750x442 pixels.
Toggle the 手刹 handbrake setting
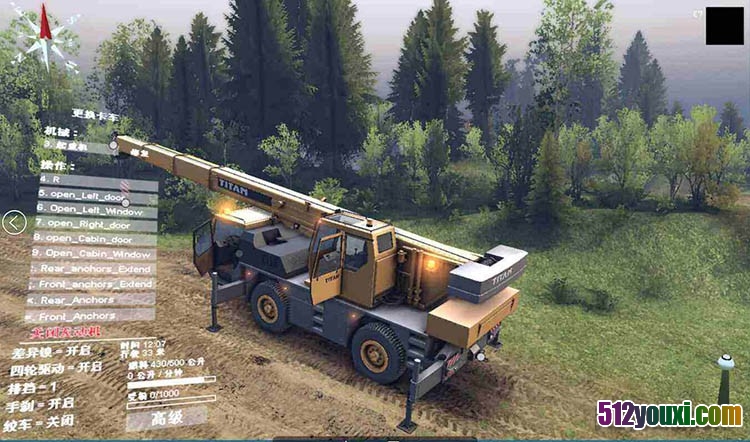[x=44, y=403]
